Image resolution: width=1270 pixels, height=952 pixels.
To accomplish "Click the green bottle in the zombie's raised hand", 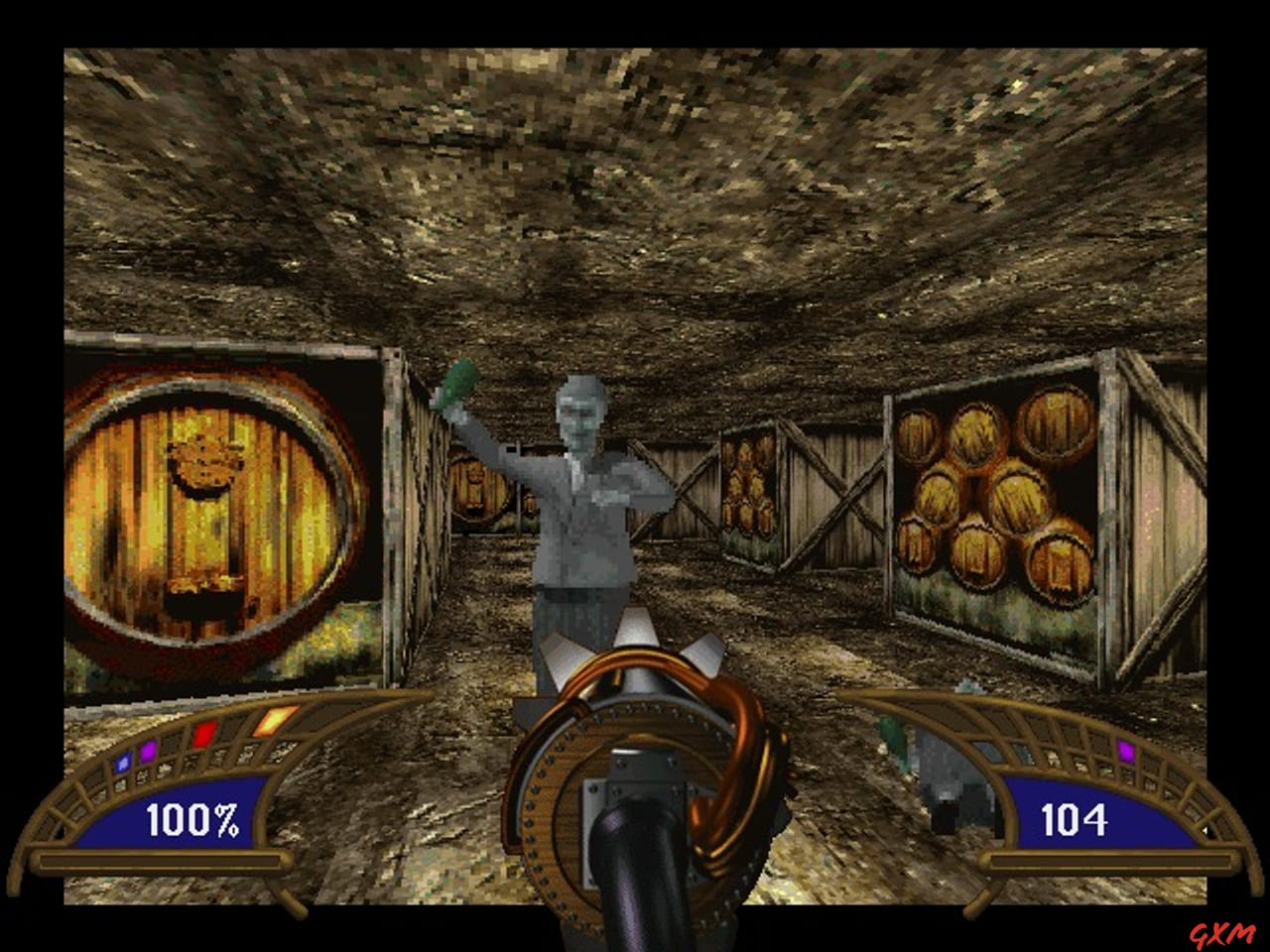I will [457, 383].
